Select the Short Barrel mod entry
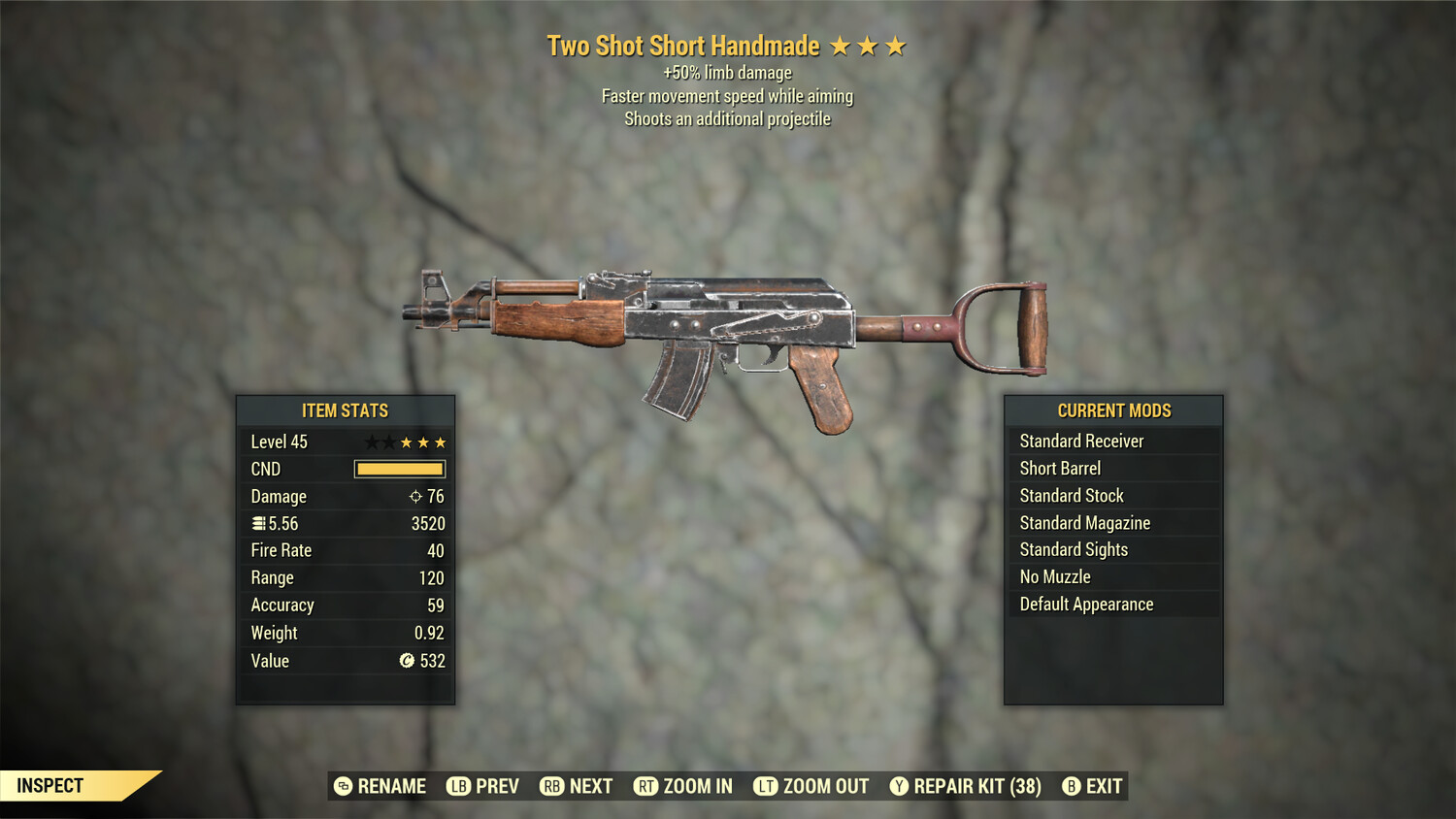1456x819 pixels. 1059,468
